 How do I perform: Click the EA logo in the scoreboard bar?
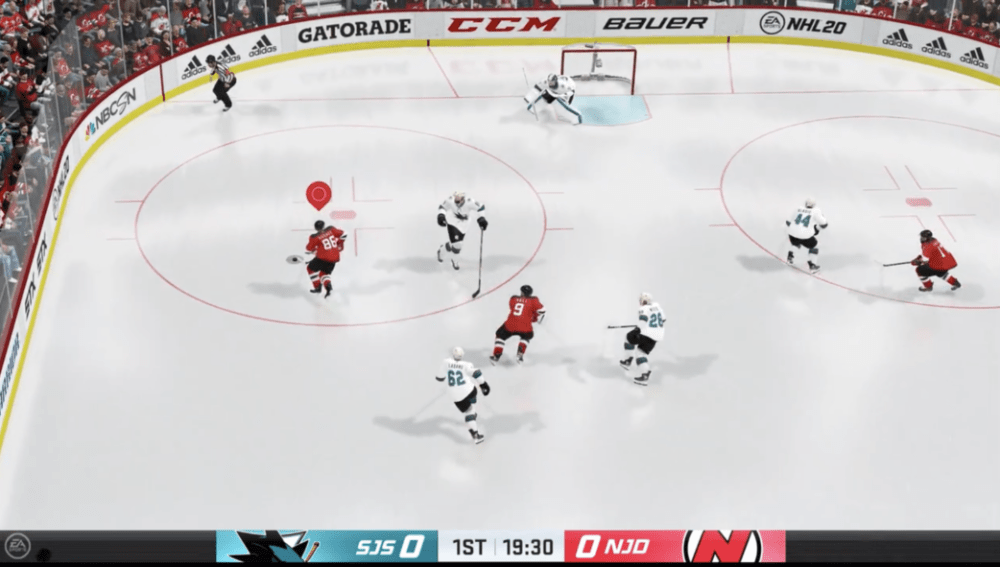pyautogui.click(x=17, y=546)
